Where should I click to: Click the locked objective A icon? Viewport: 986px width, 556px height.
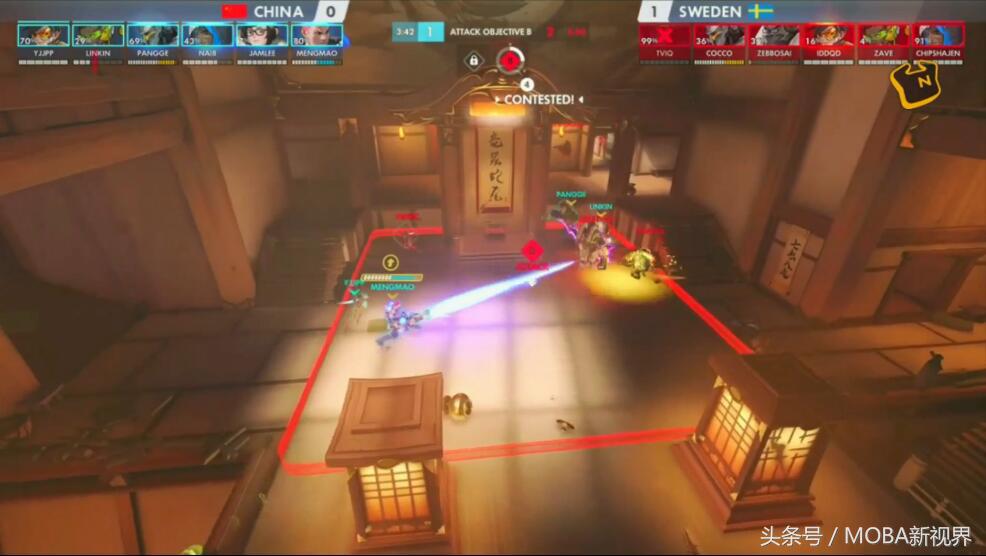[472, 61]
